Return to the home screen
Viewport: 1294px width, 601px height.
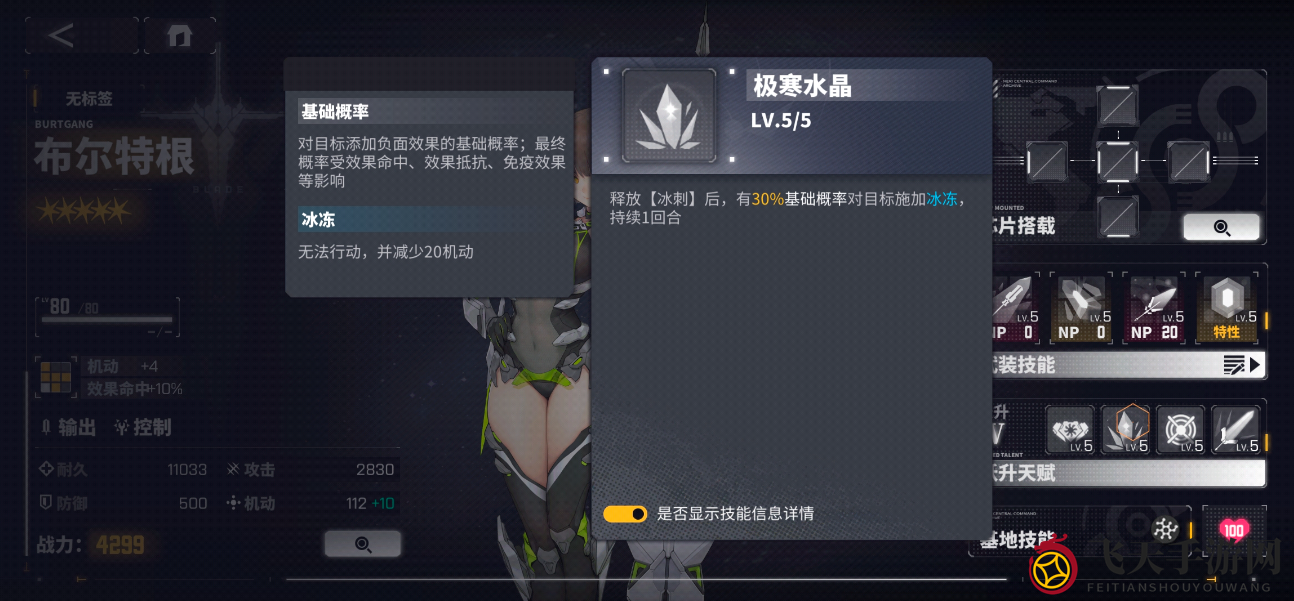coord(180,36)
